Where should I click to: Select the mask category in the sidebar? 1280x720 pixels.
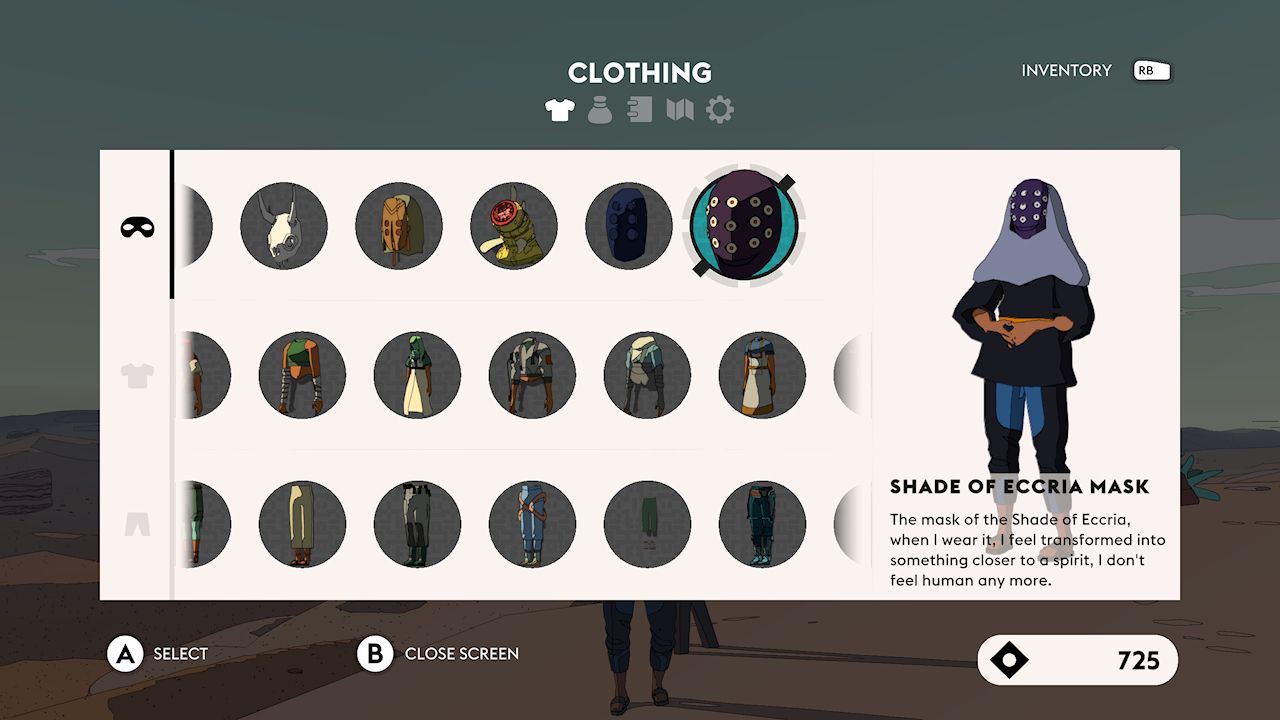tap(137, 227)
